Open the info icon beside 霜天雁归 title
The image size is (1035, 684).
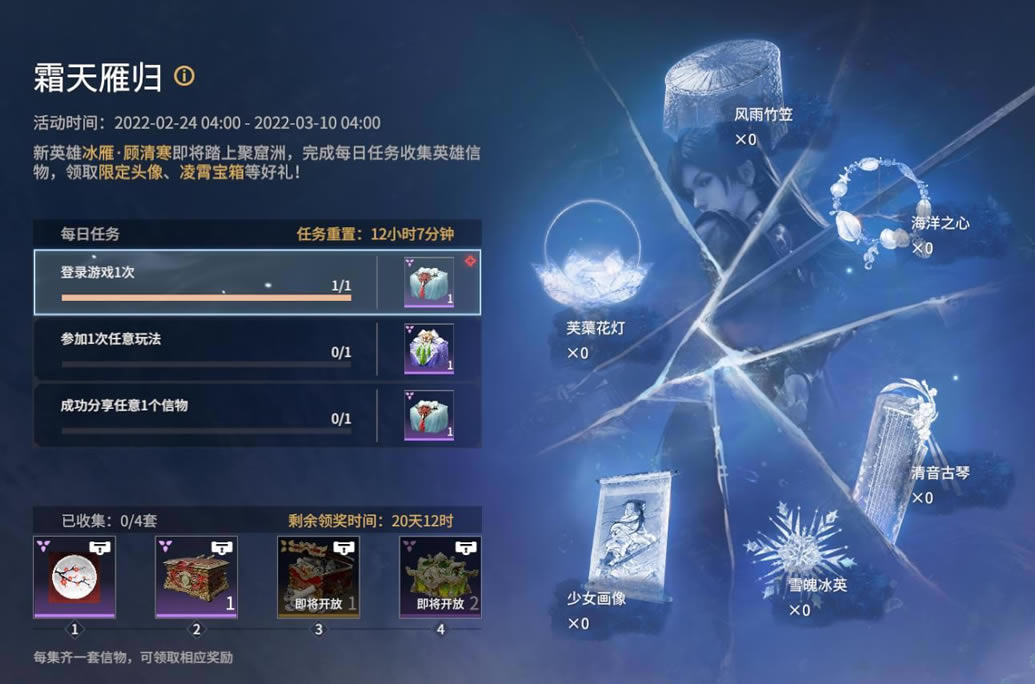click(x=184, y=76)
